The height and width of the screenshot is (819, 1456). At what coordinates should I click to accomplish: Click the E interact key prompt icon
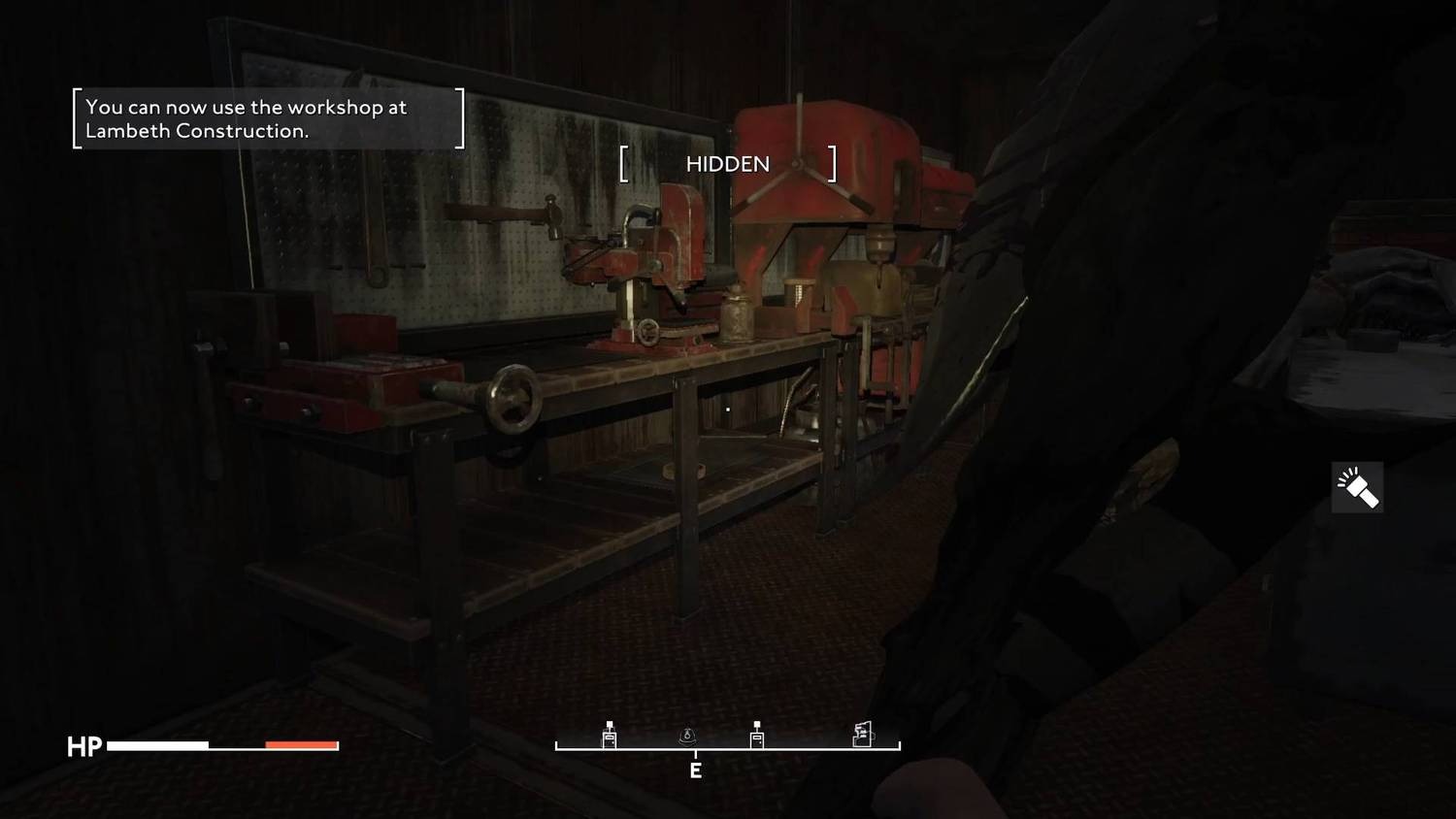[695, 771]
